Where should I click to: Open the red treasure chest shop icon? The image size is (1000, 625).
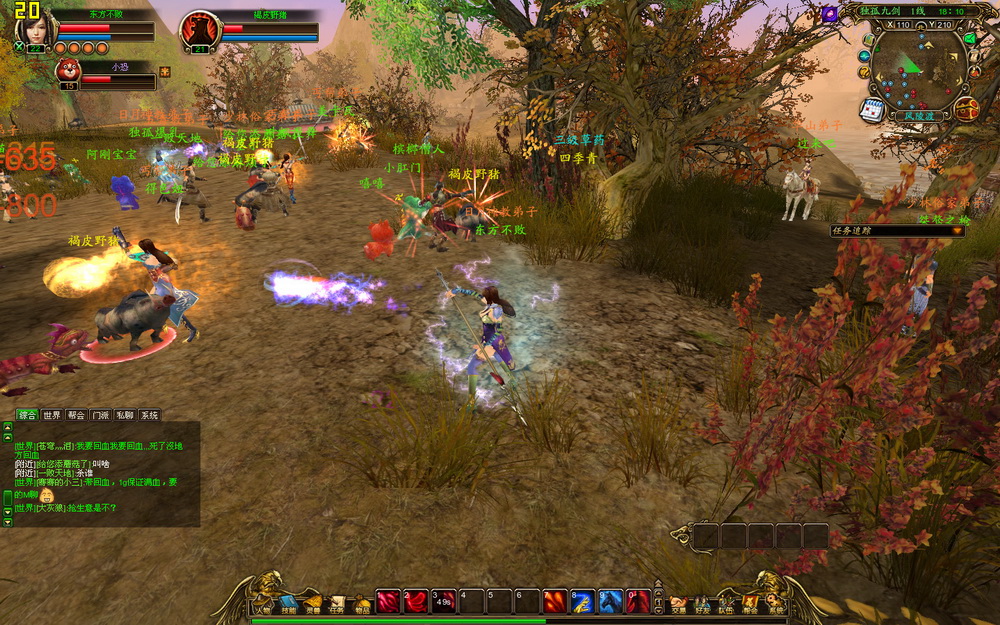(x=966, y=109)
